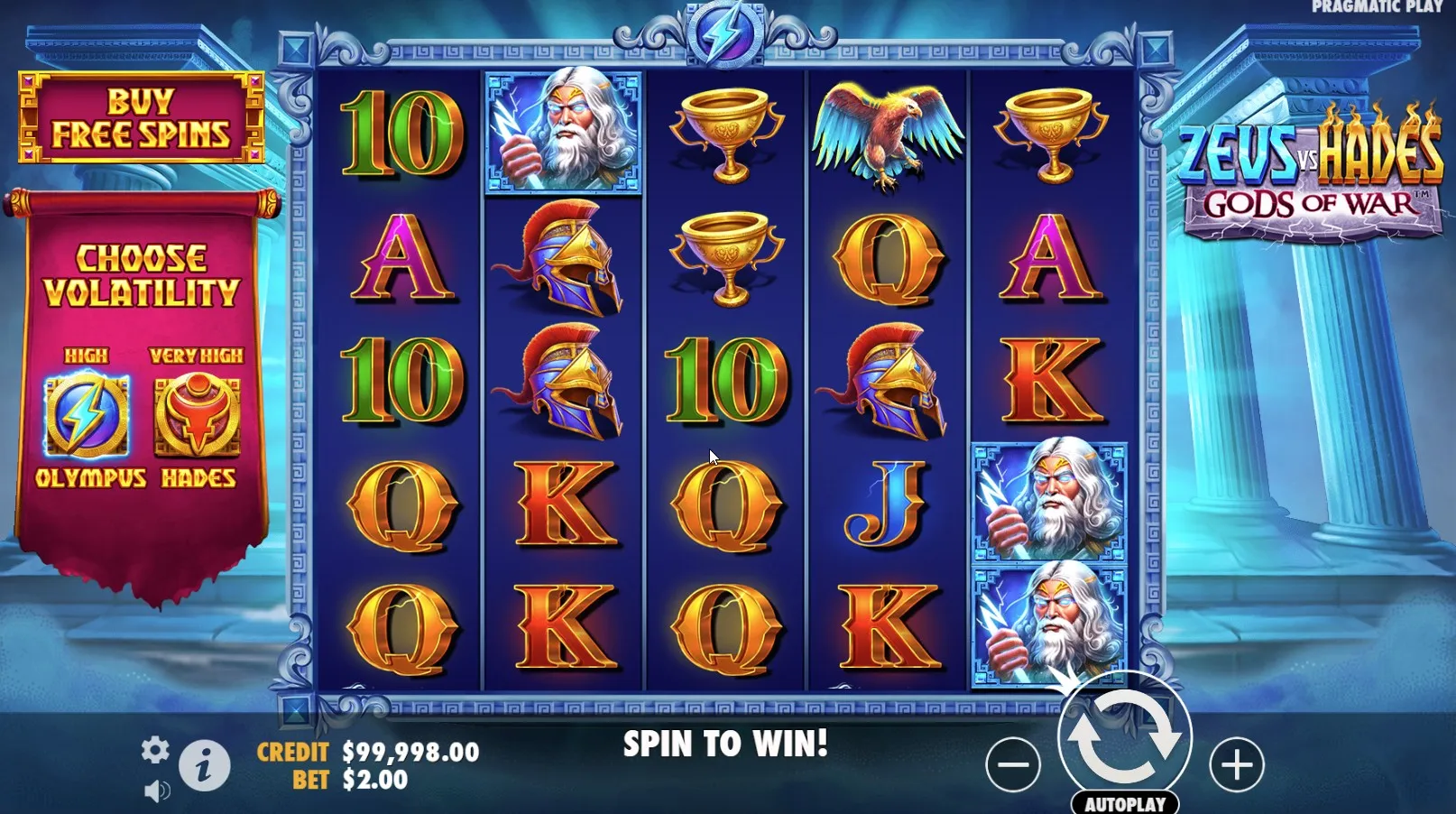
Task: Click the minus icon to lower bet
Action: (1014, 763)
